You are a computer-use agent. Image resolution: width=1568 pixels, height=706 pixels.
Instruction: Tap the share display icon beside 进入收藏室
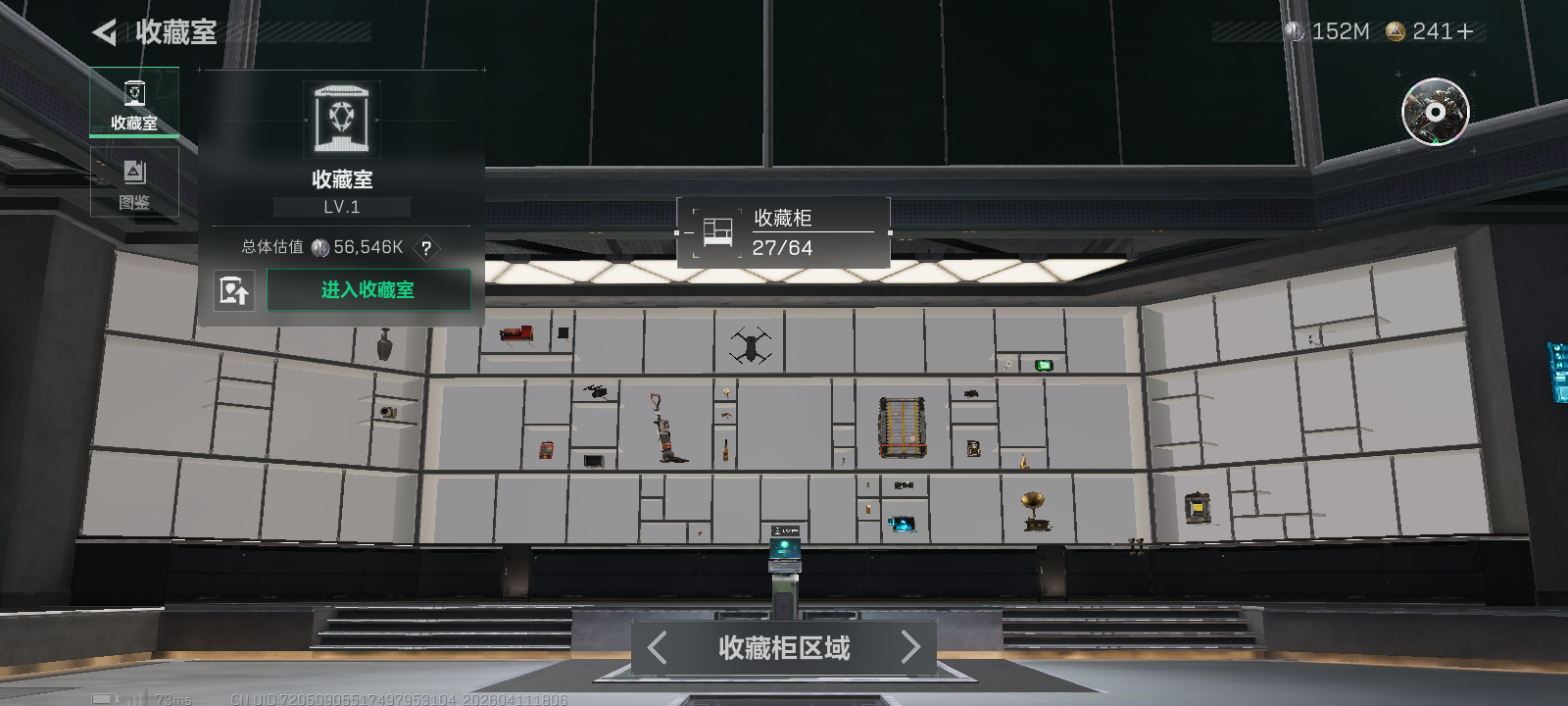(x=234, y=290)
